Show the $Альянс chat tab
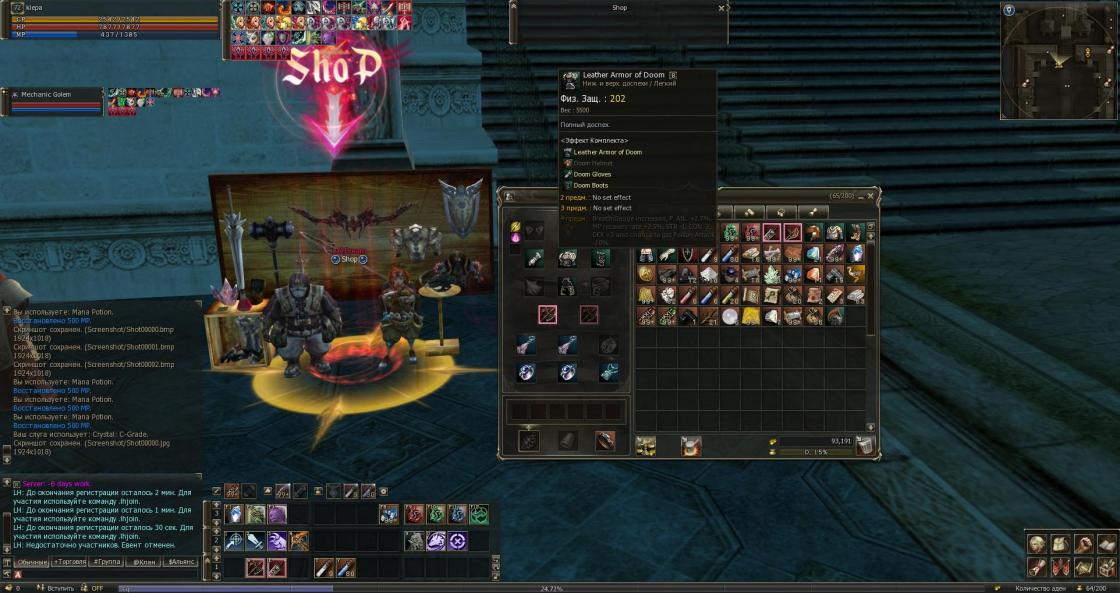1120x593 pixels. tap(181, 562)
